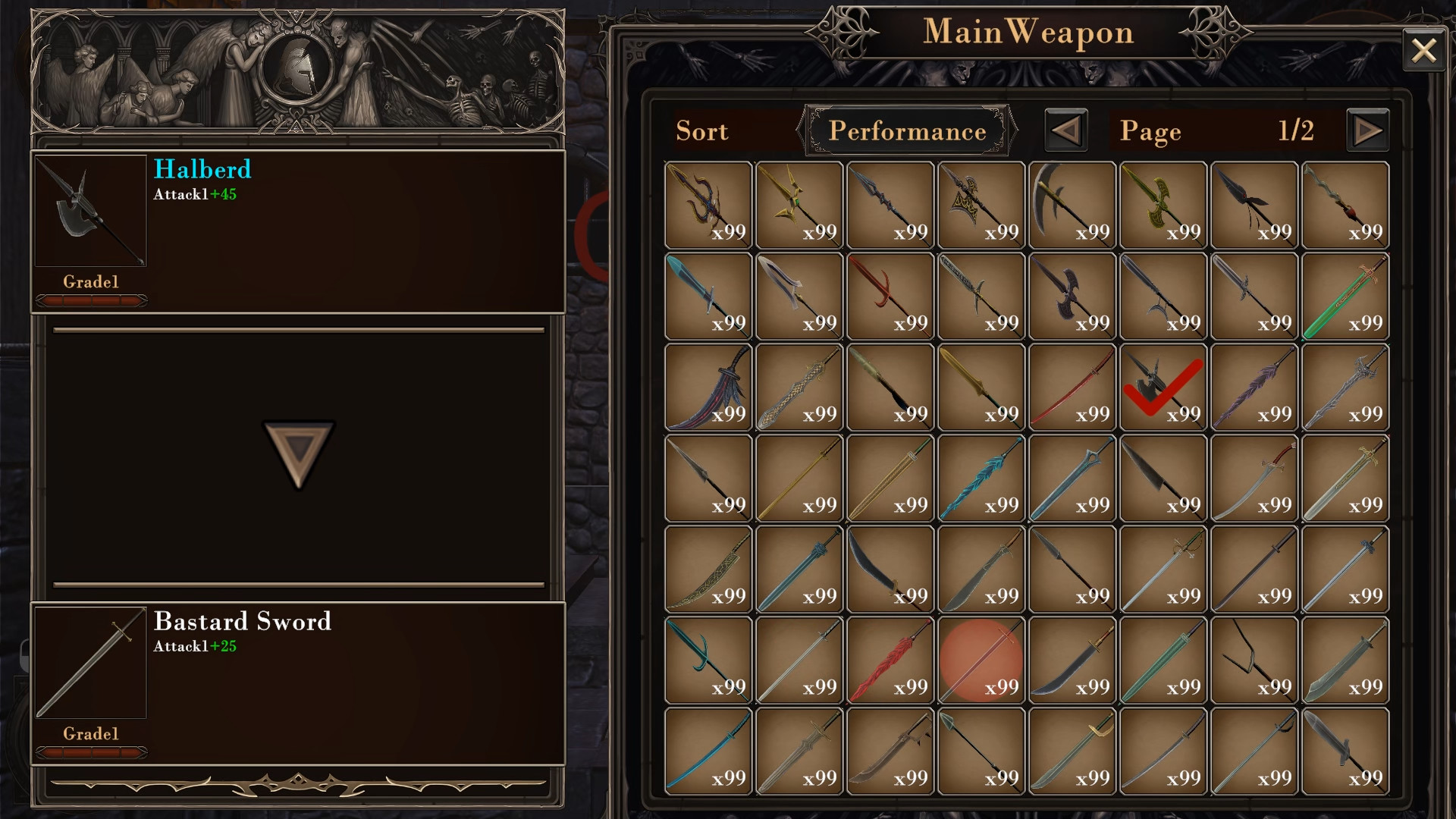
Task: Open the Sort menu
Action: (x=702, y=130)
